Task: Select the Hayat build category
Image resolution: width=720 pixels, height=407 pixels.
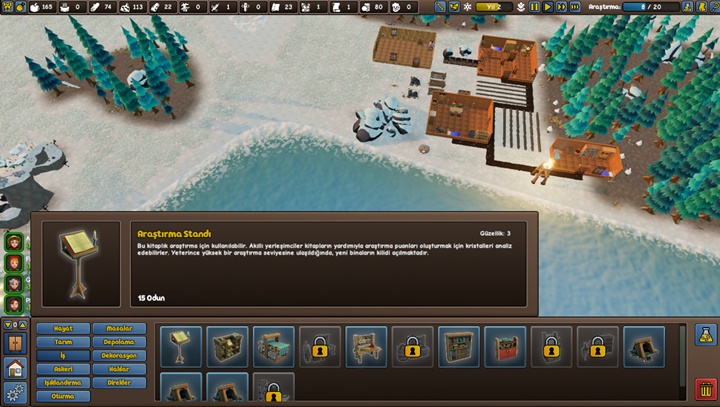Action: (x=63, y=328)
